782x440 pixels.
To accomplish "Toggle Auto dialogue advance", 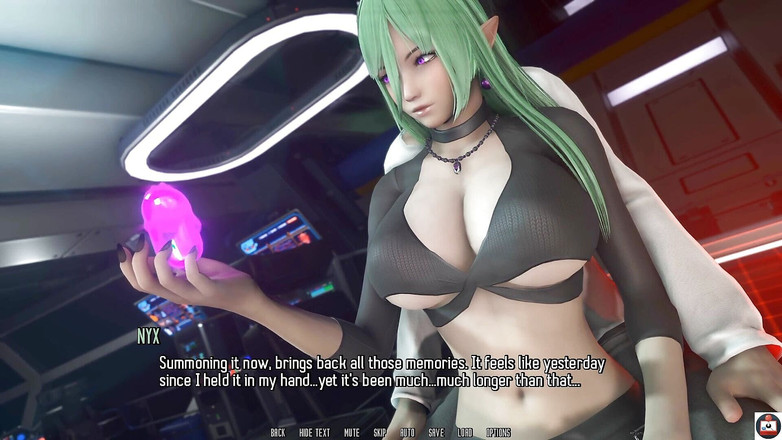I will coord(407,433).
